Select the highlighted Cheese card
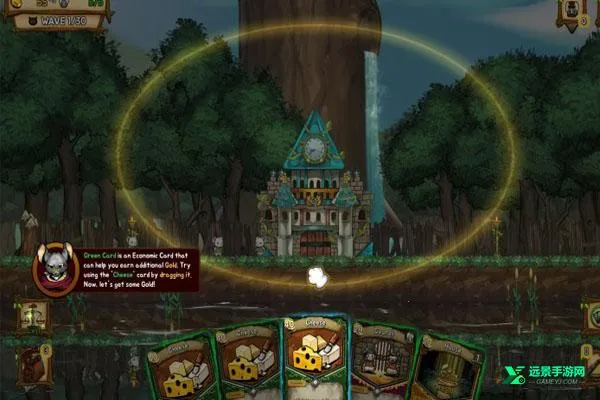This screenshot has width=600, height=400. point(316,358)
